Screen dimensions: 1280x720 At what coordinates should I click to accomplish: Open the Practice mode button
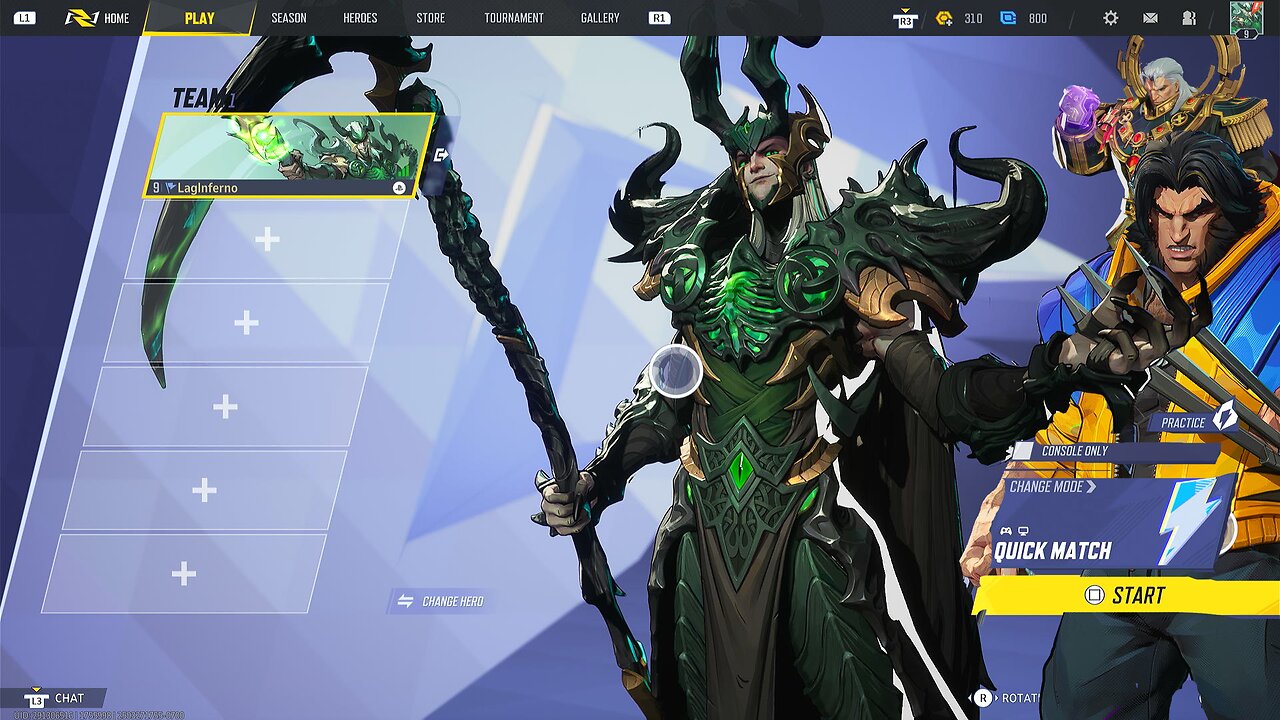pos(1195,422)
